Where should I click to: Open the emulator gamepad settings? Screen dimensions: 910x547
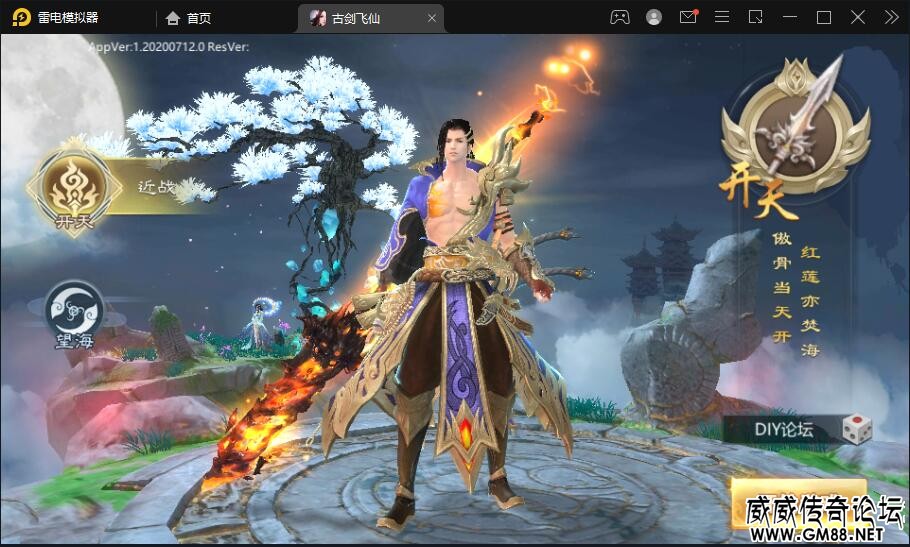pyautogui.click(x=620, y=17)
